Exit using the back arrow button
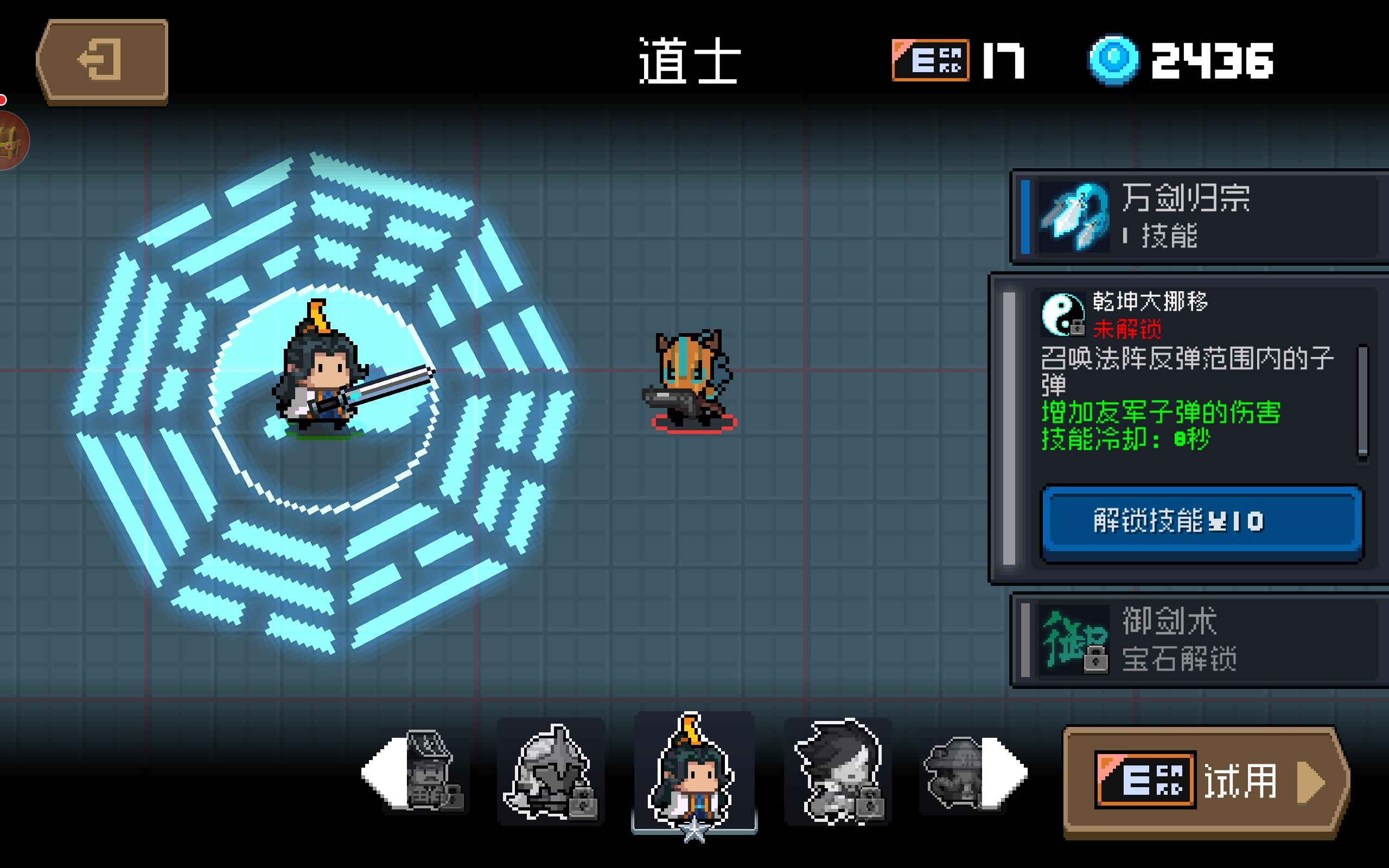Viewport: 1389px width, 868px height. click(x=102, y=61)
